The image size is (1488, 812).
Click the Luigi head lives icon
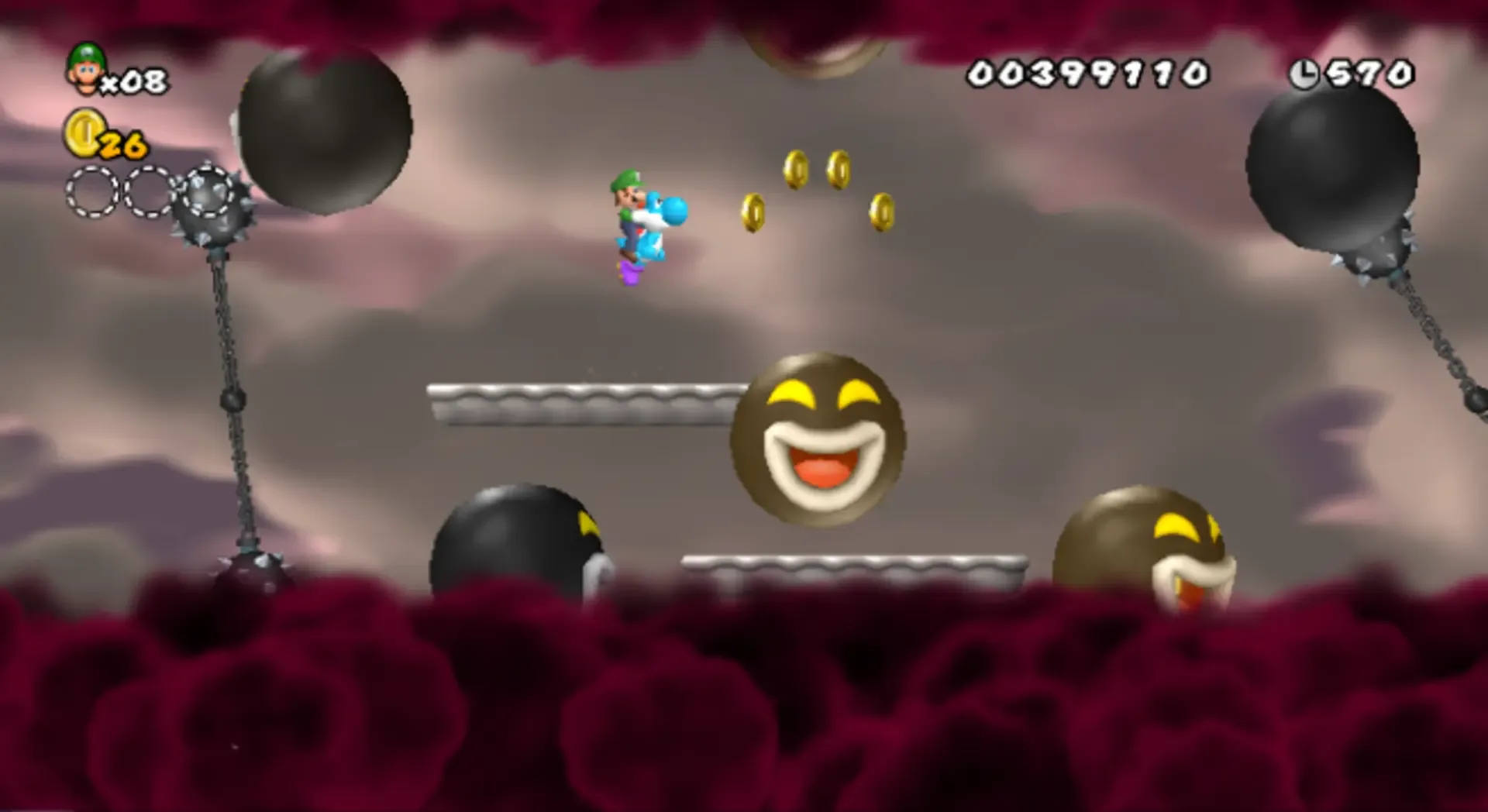pos(85,70)
